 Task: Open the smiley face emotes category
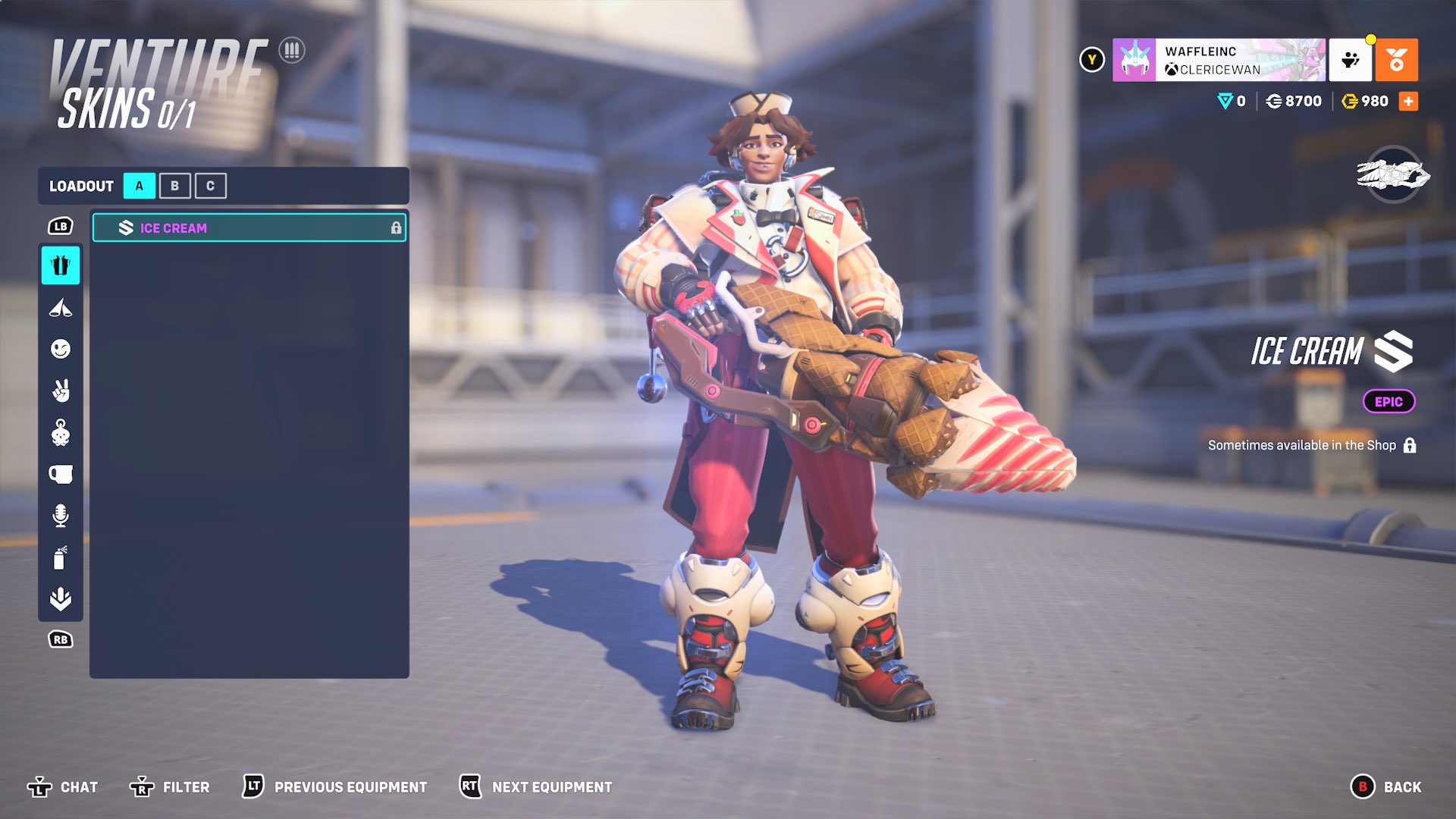(x=61, y=349)
